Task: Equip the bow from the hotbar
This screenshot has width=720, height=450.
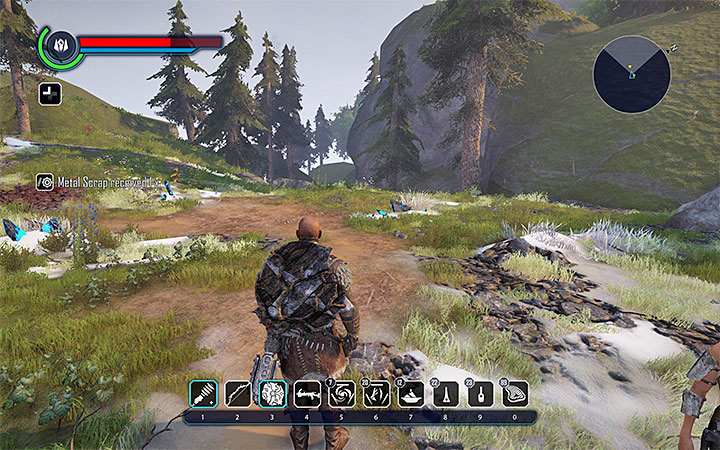Action: pos(238,394)
